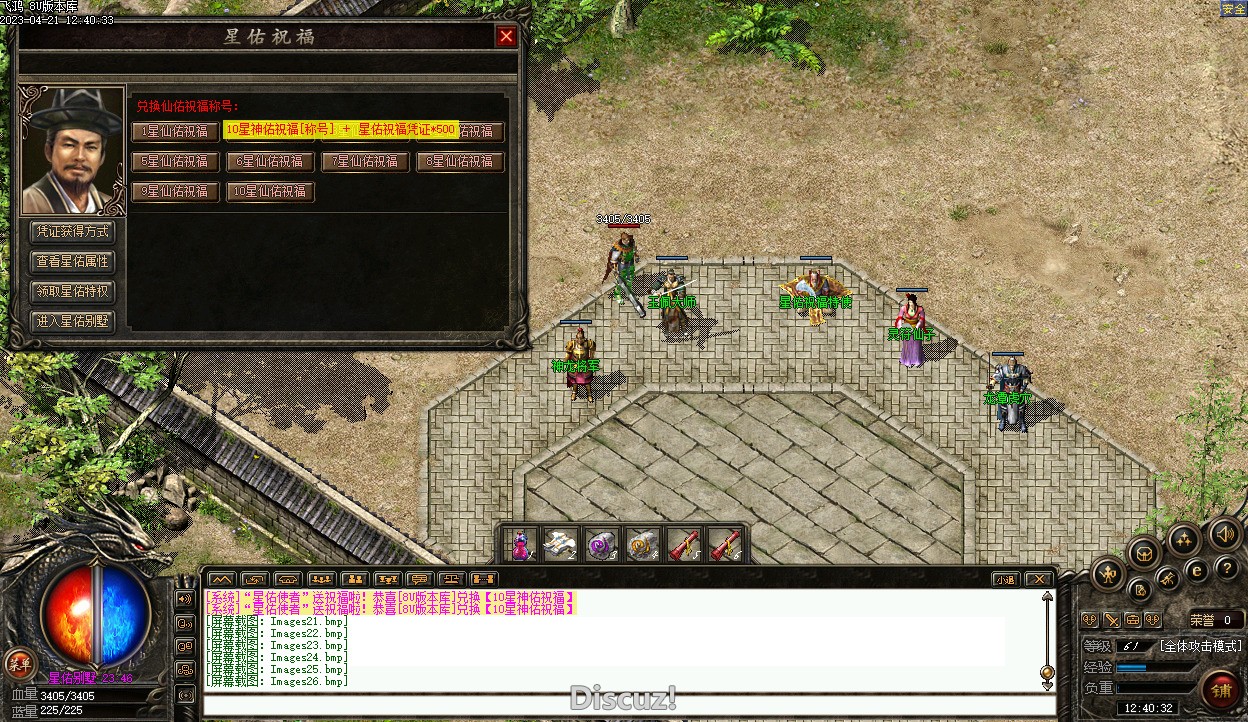Toggle sound with the speaker icon

click(1225, 534)
